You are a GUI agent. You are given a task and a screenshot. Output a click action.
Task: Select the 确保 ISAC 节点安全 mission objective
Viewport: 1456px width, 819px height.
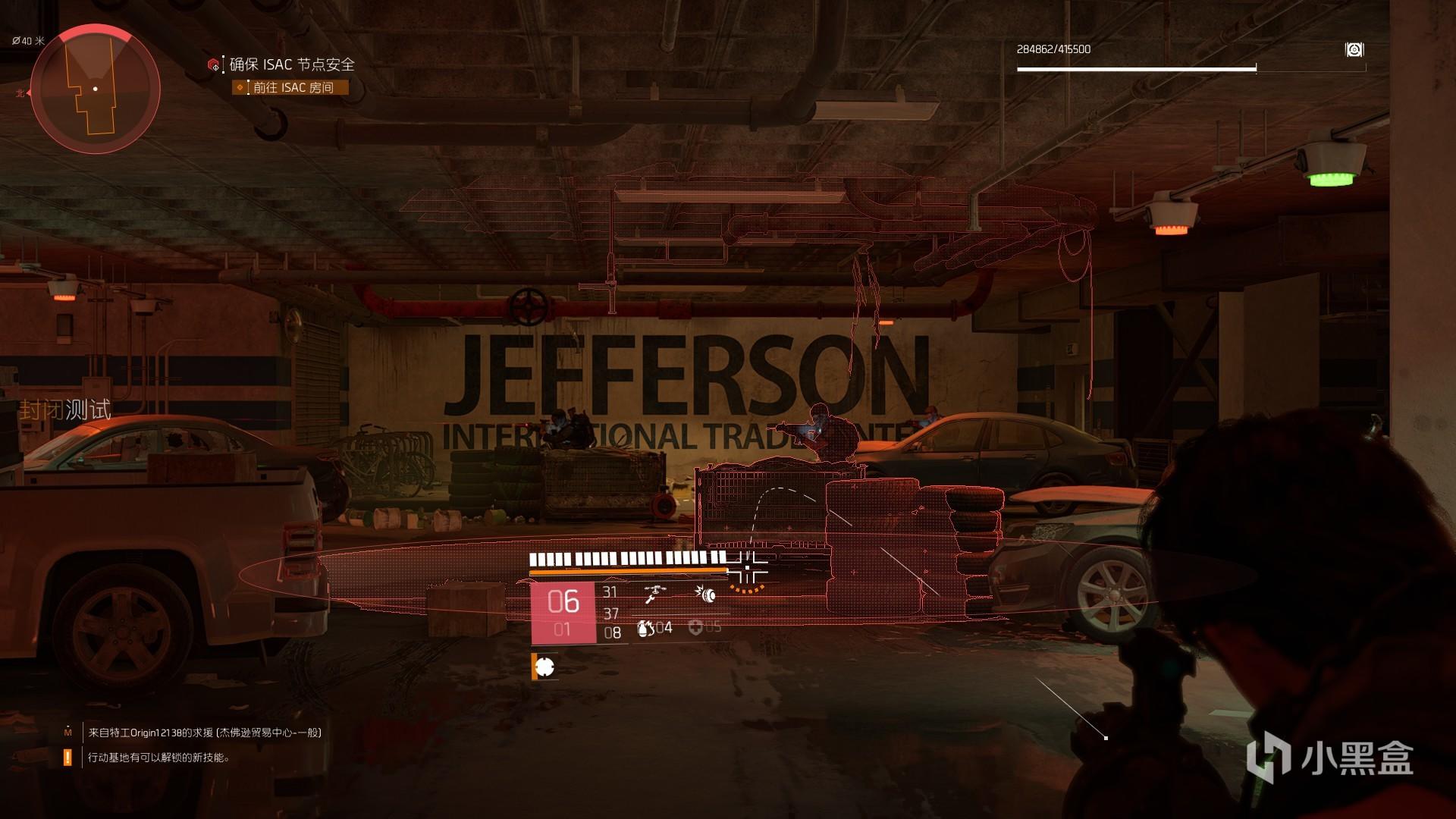[x=292, y=64]
